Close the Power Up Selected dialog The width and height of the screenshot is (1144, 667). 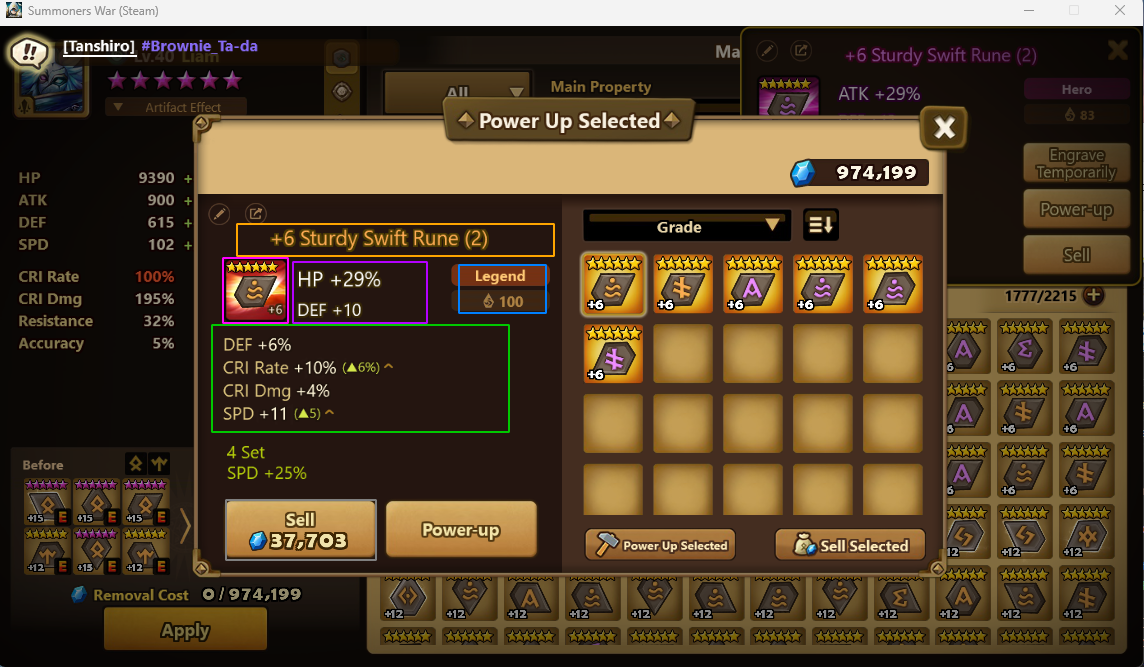tap(944, 127)
